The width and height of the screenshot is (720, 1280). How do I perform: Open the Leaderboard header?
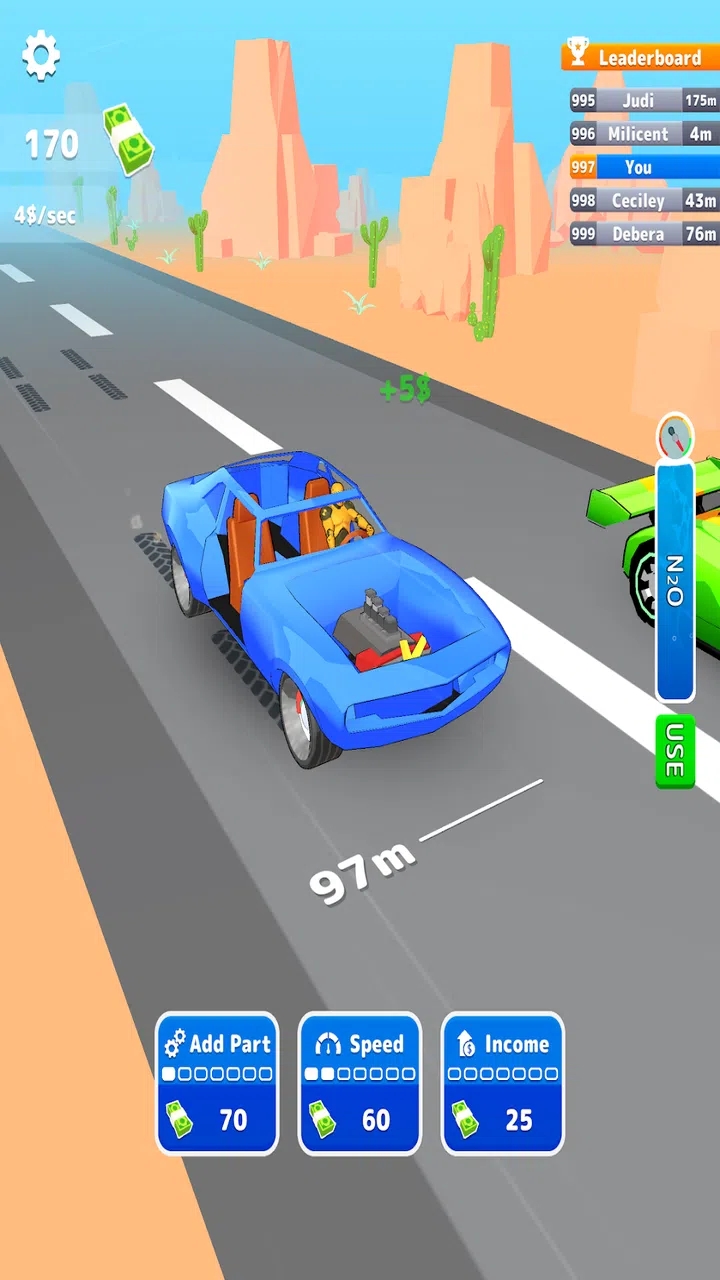coord(640,57)
